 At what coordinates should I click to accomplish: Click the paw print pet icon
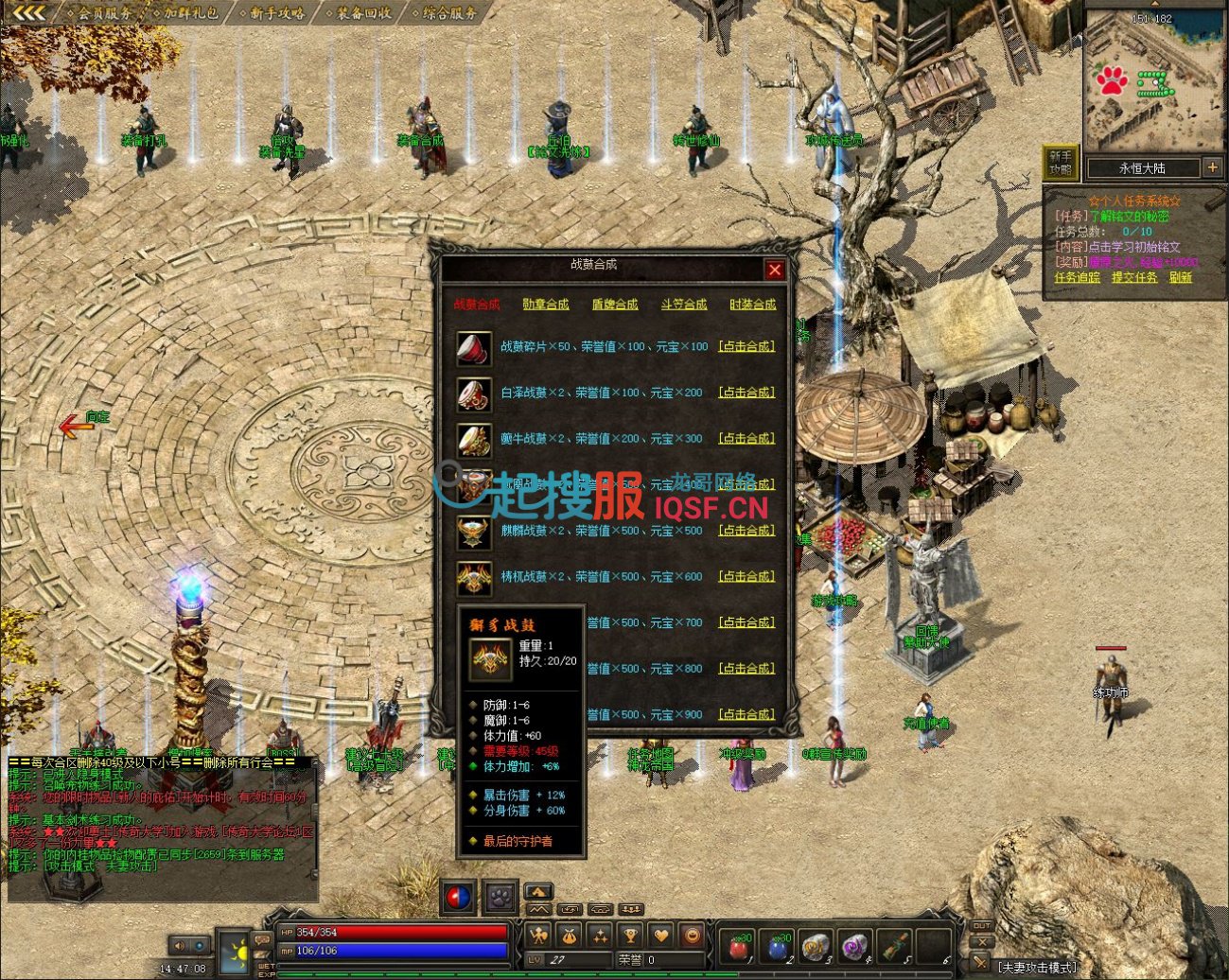point(500,896)
